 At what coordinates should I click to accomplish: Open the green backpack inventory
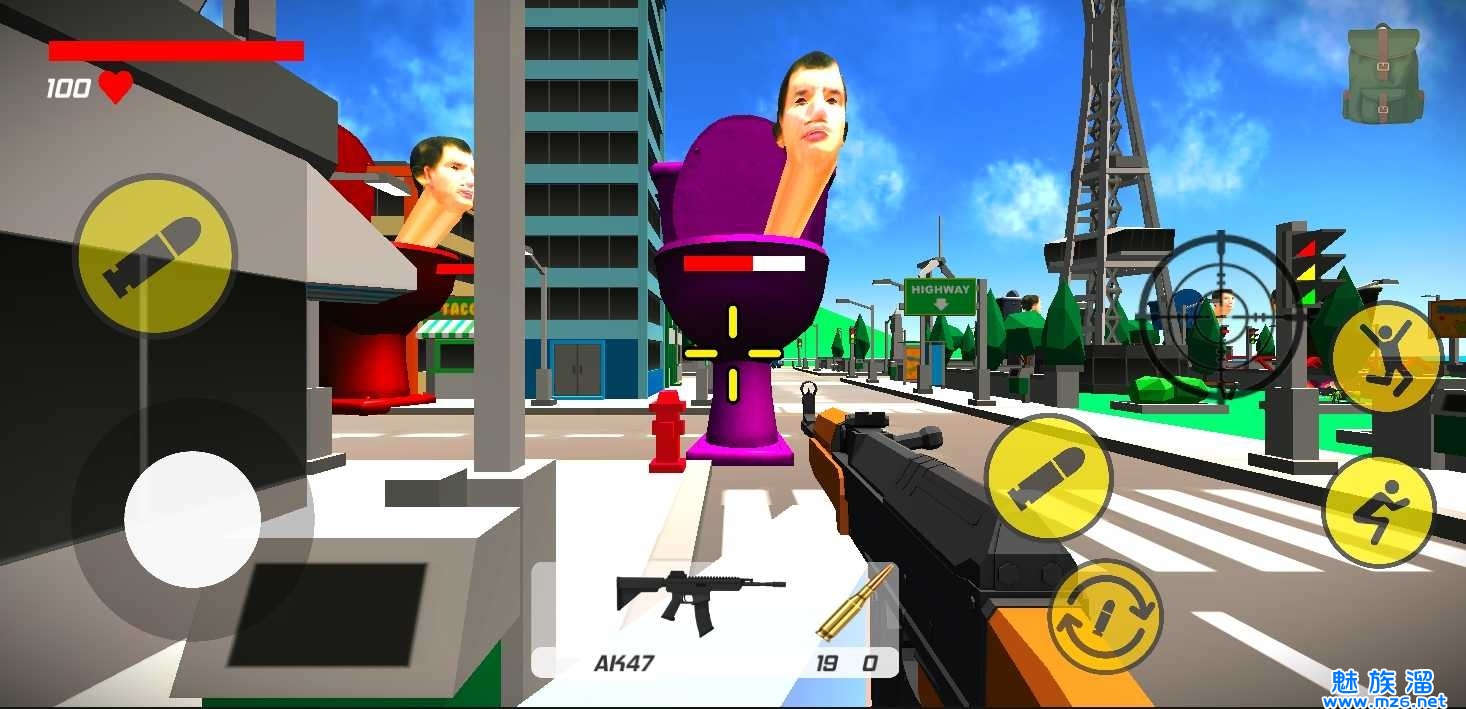pos(1382,75)
